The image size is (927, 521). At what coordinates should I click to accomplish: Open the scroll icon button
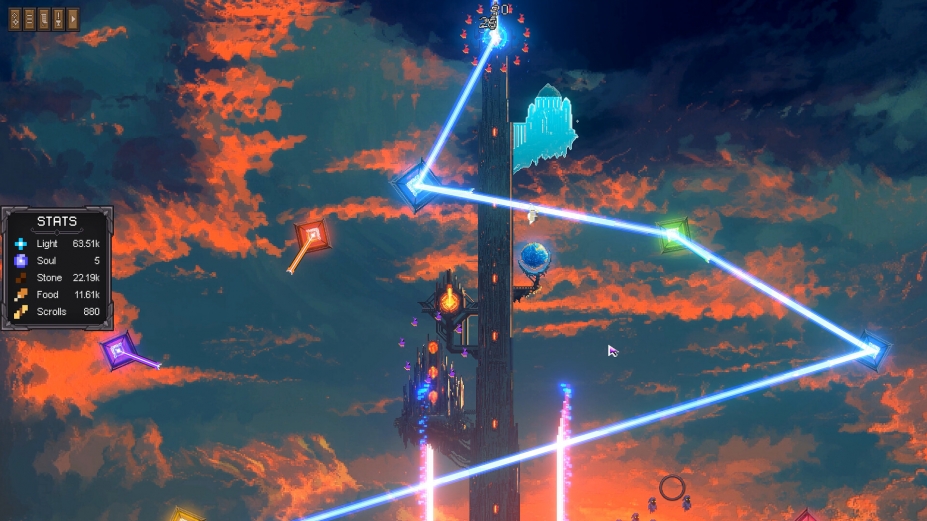44,19
